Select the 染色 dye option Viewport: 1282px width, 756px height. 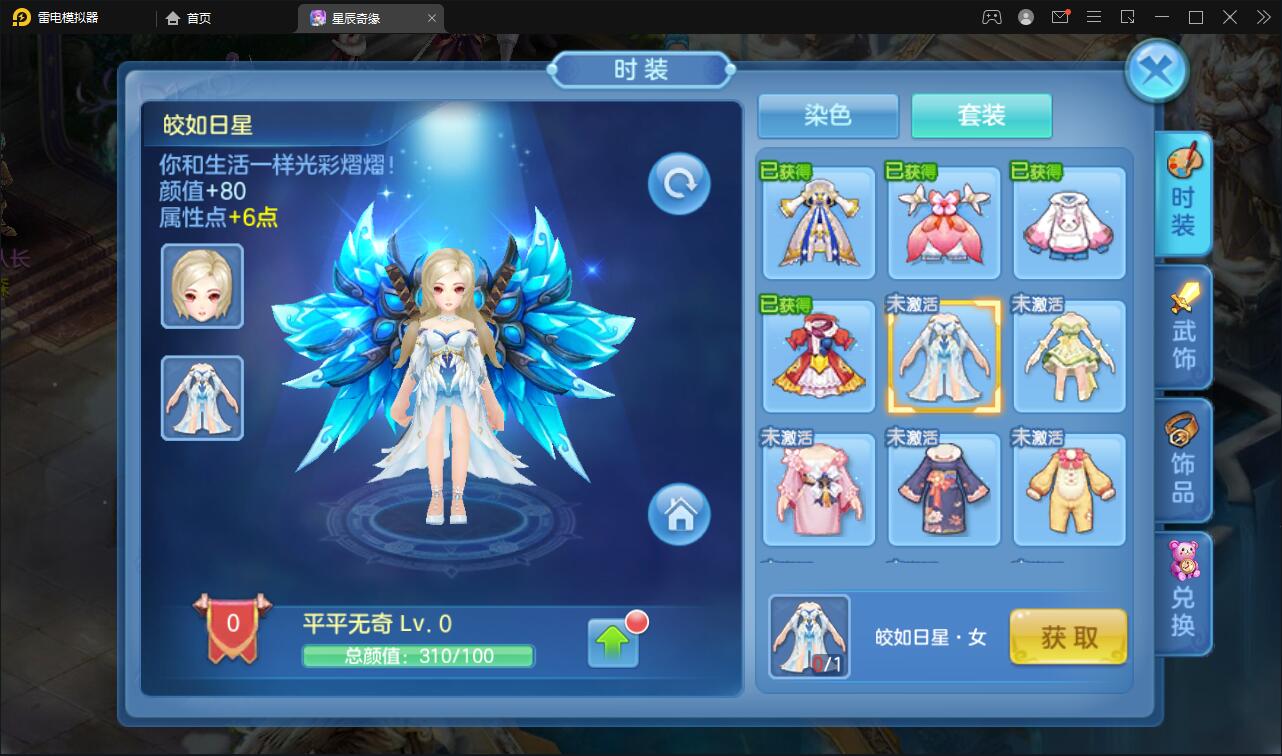click(x=827, y=116)
